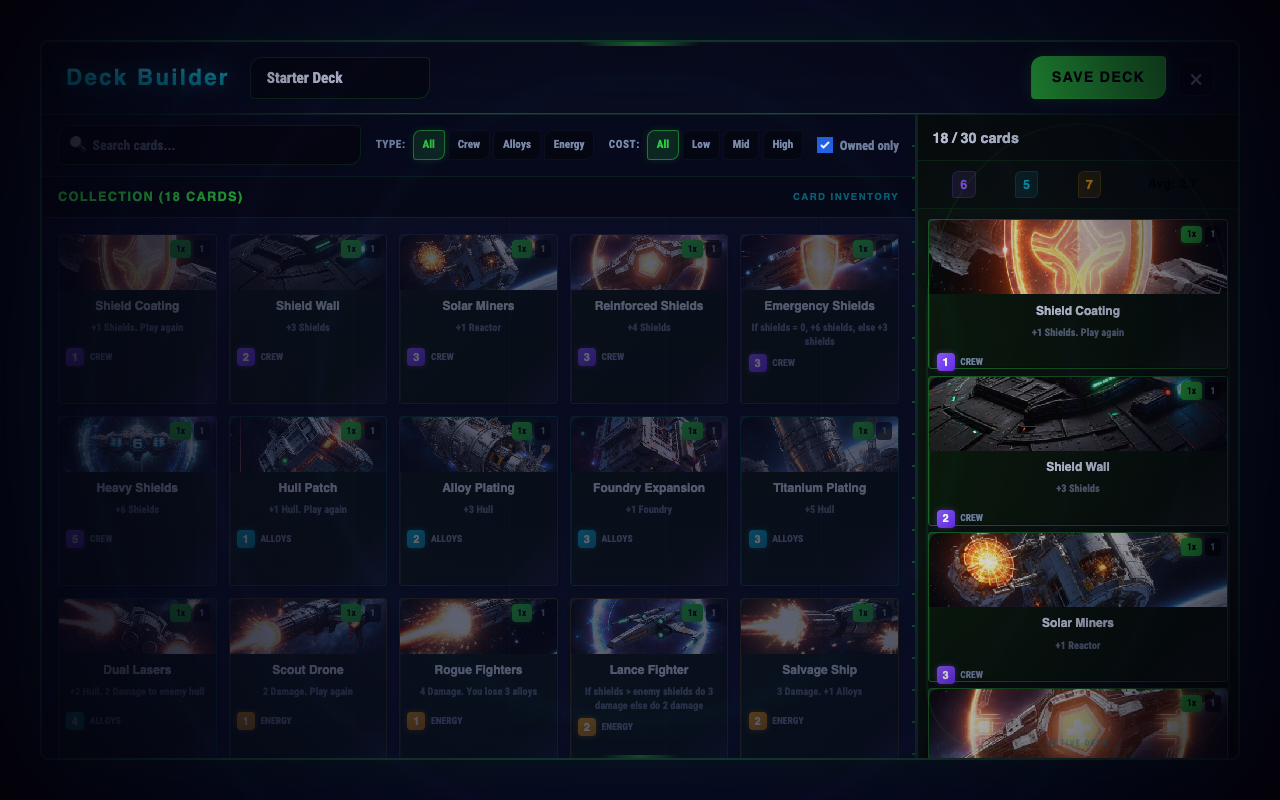
Task: Filter card type by Energy
Action: [569, 145]
